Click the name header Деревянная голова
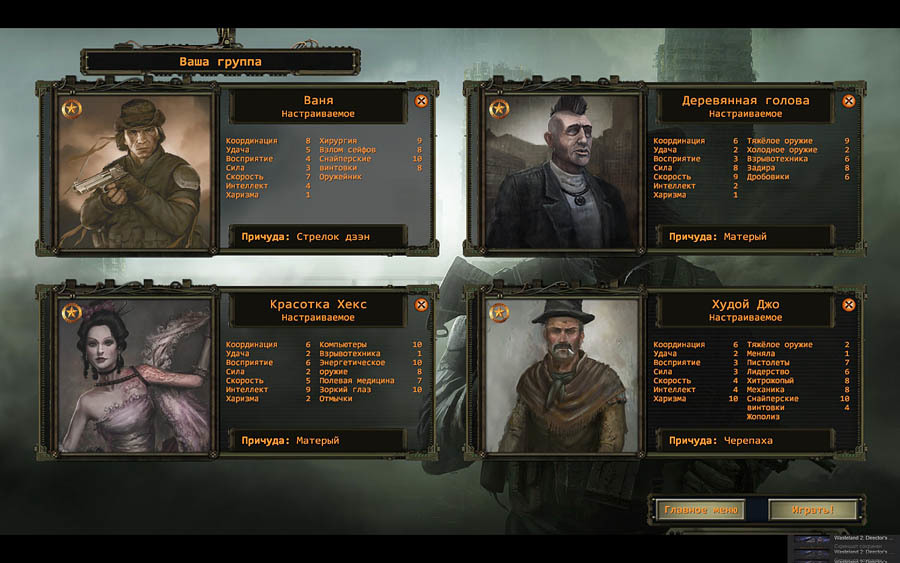Viewport: 900px width, 563px height. pos(746,101)
